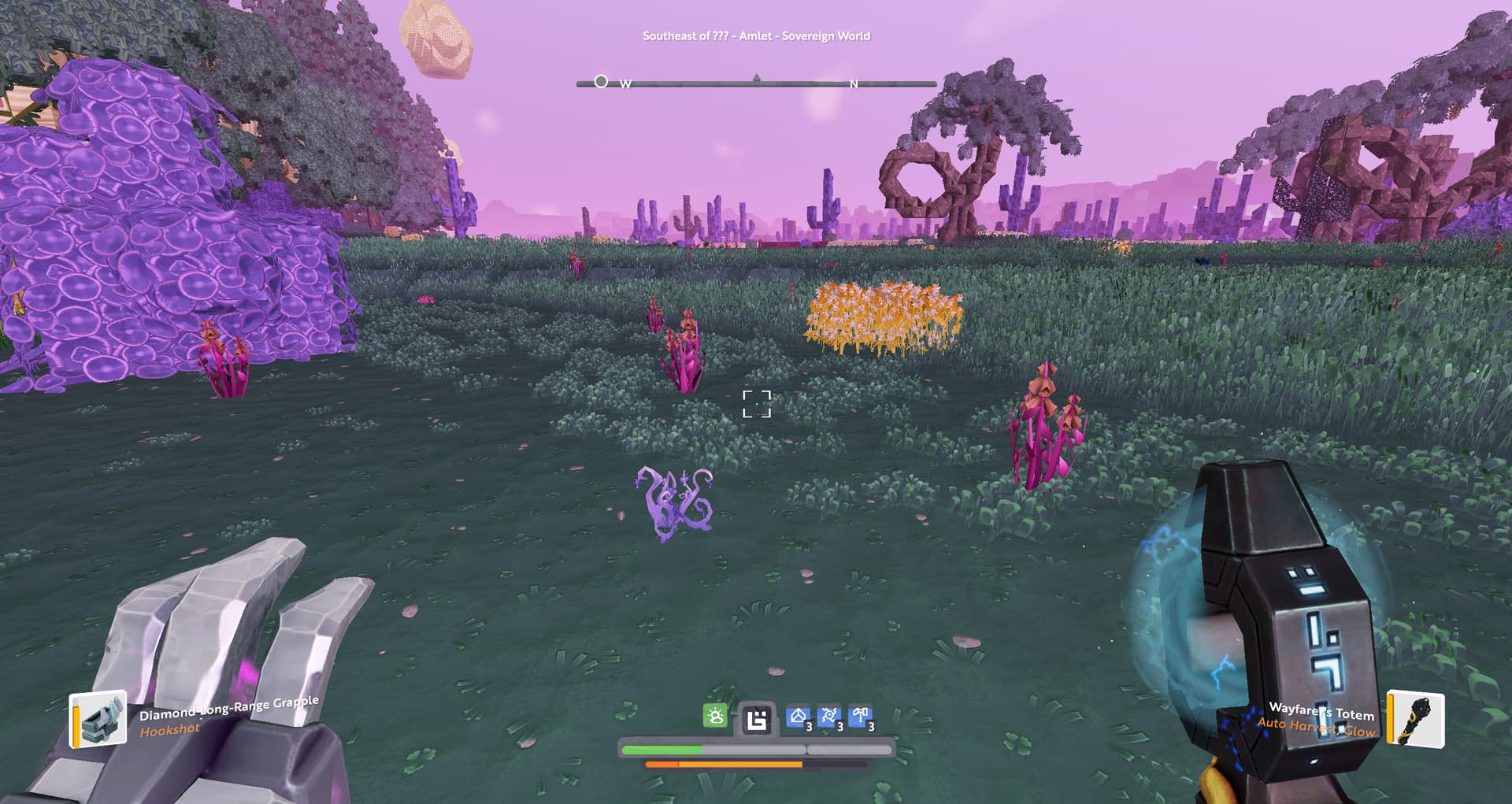1512x804 pixels.
Task: Select the Wayfarer's Totem item slot
Action: tap(1415, 718)
